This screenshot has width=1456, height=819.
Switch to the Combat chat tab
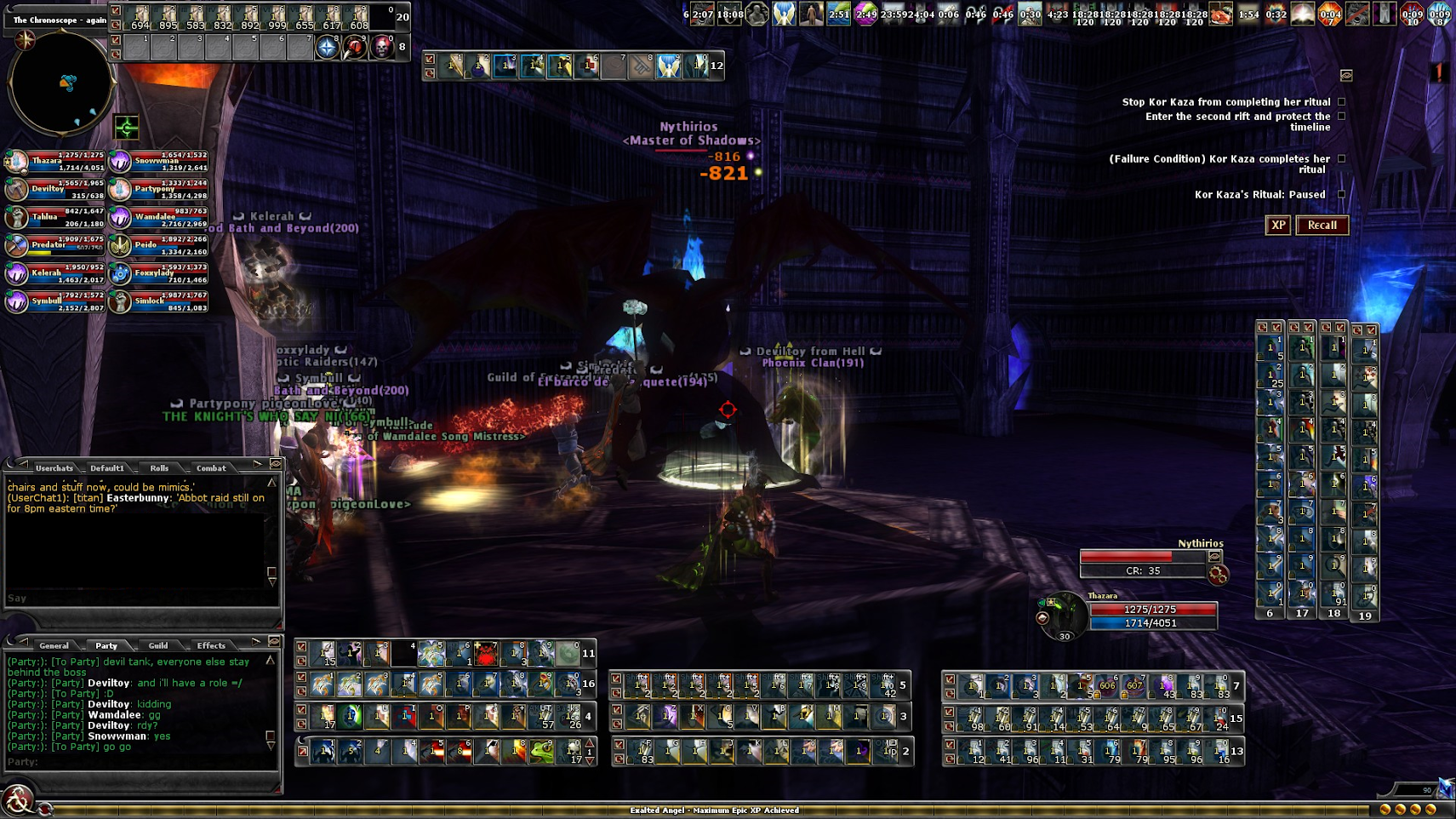[x=211, y=468]
